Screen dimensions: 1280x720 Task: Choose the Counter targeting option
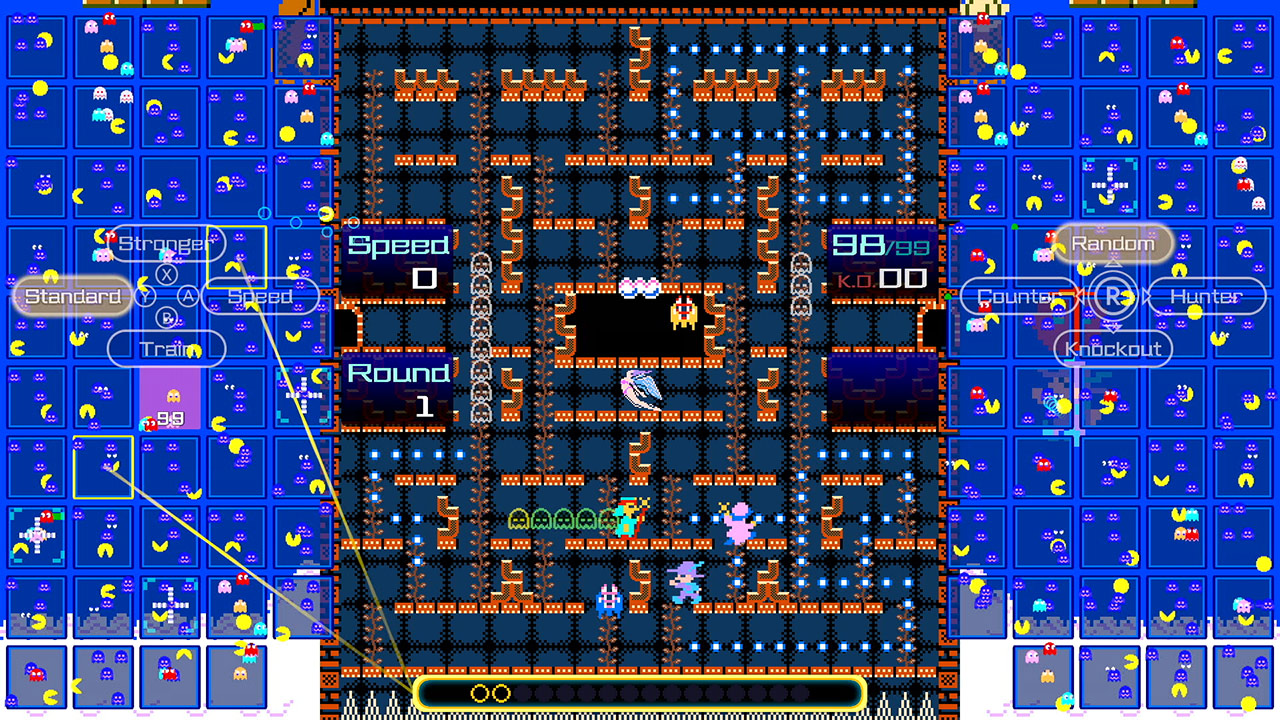click(x=1019, y=297)
